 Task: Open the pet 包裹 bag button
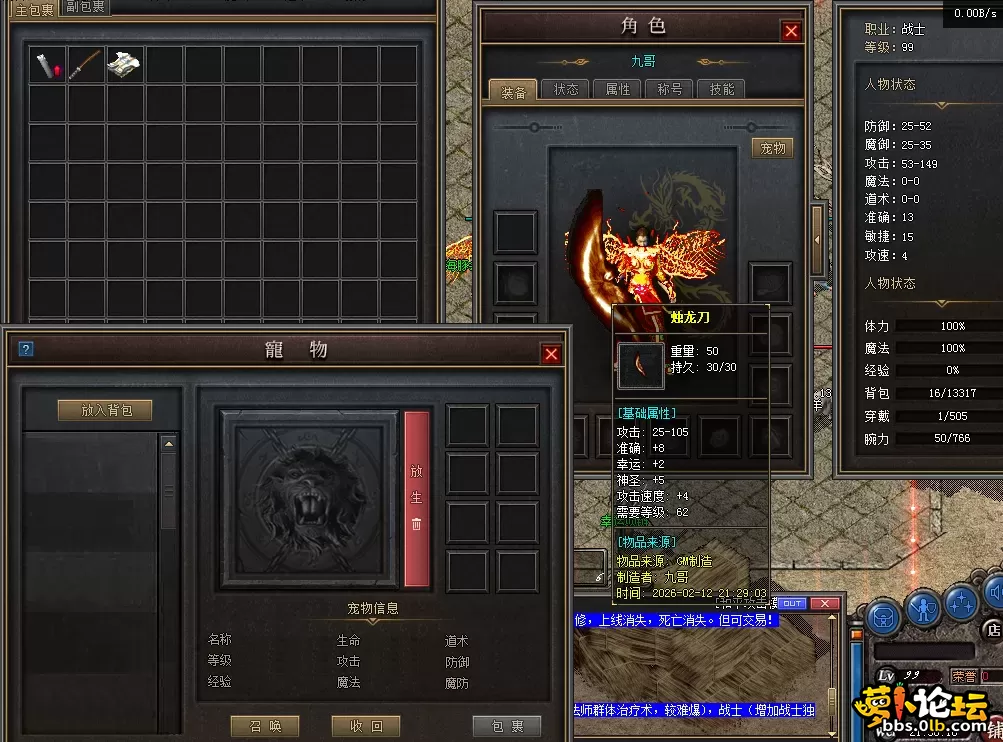pyautogui.click(x=506, y=726)
